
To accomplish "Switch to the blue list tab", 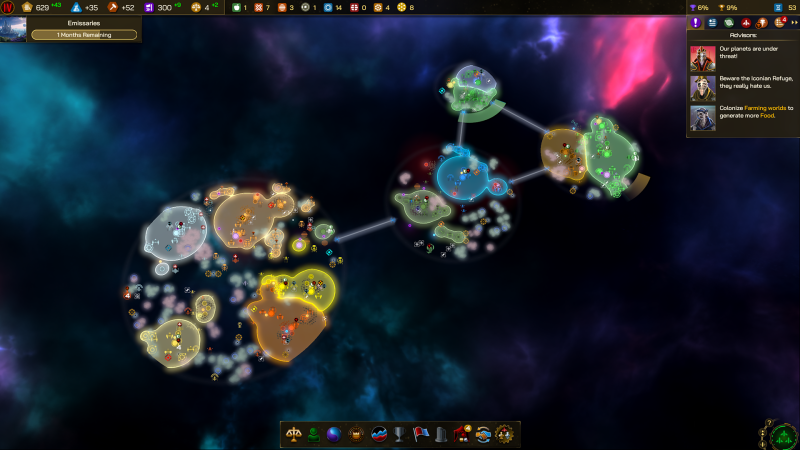I will 713,23.
